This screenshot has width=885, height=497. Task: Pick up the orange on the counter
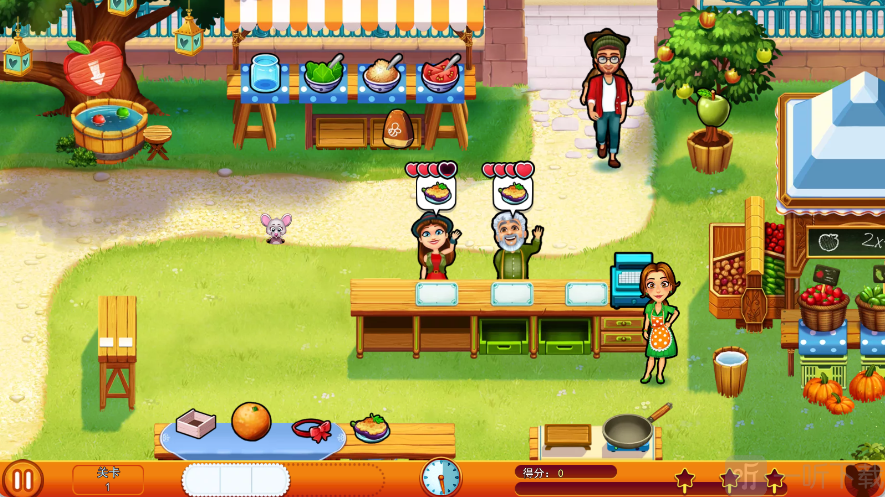pyautogui.click(x=251, y=421)
